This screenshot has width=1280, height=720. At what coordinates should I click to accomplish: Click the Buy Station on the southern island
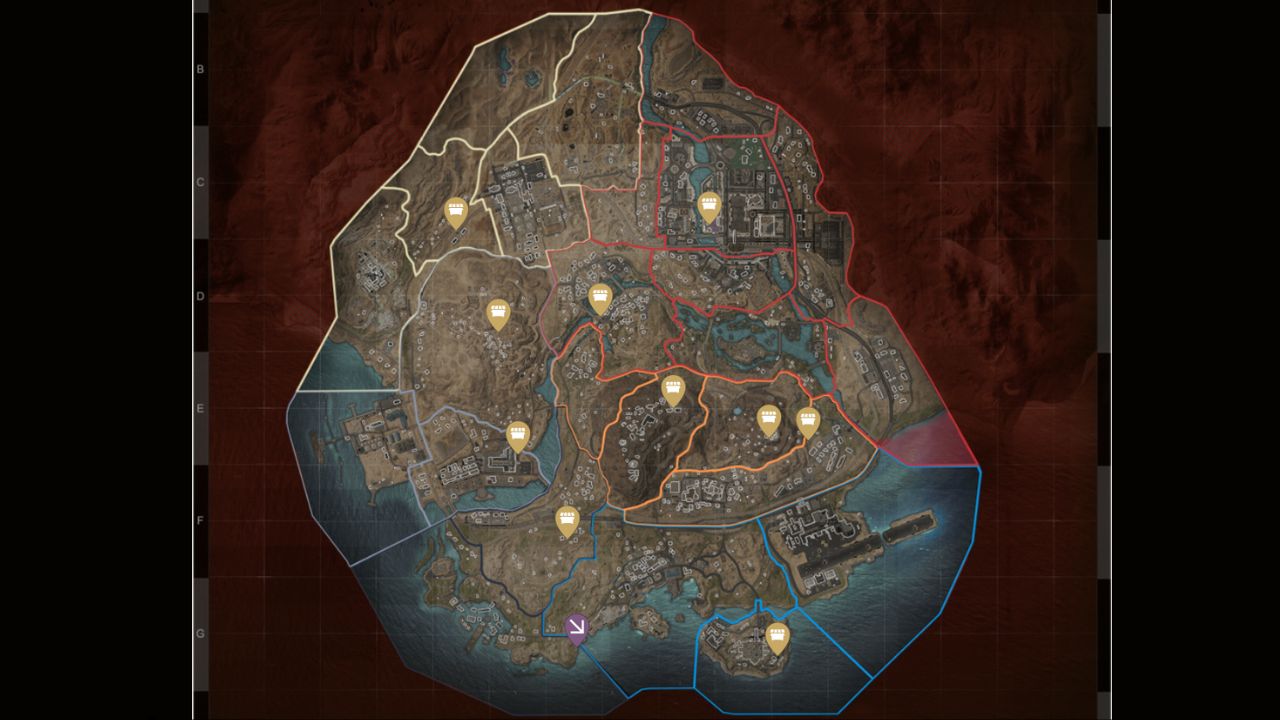click(x=777, y=636)
